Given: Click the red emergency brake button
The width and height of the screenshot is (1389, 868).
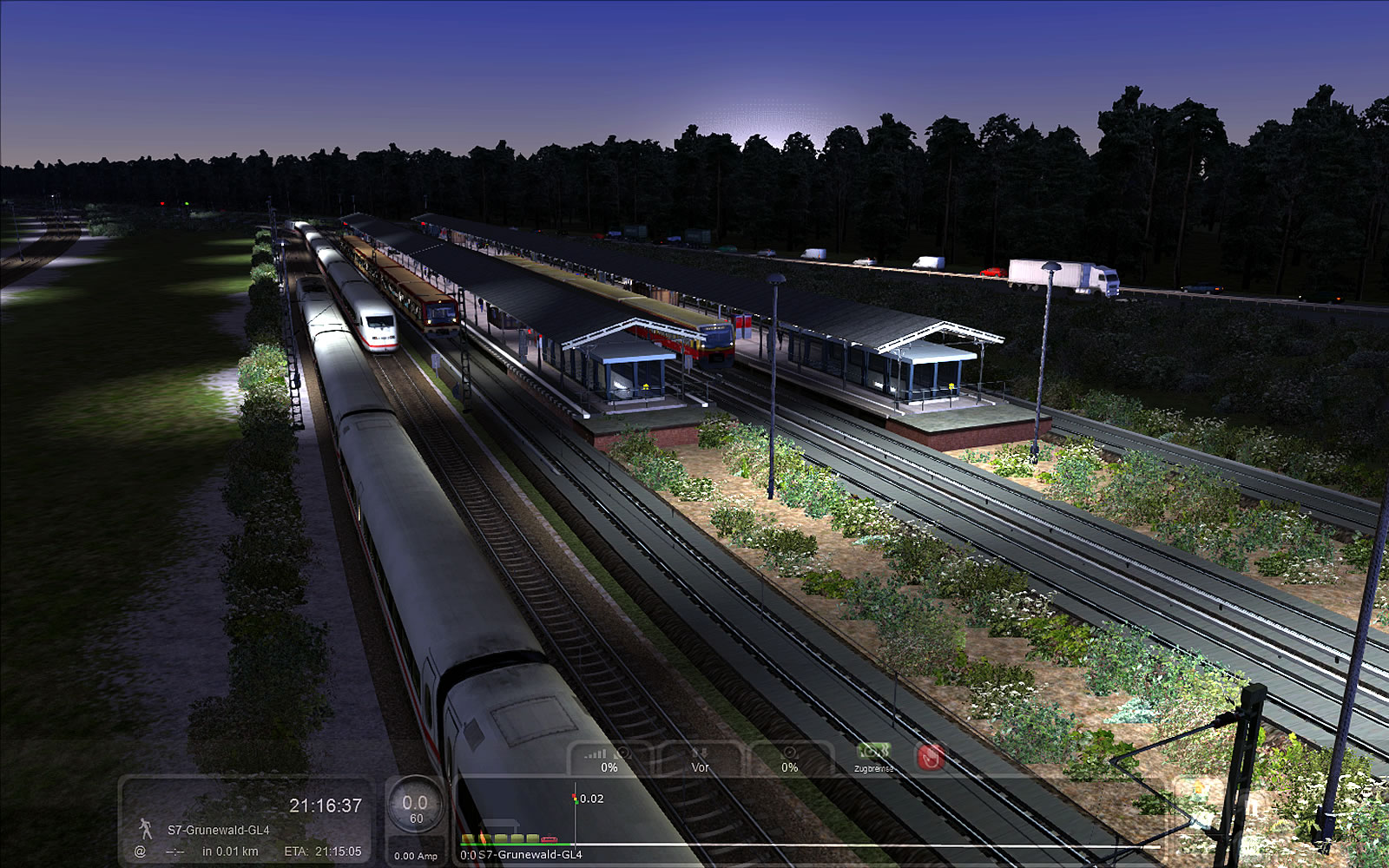Looking at the screenshot, I should [930, 757].
